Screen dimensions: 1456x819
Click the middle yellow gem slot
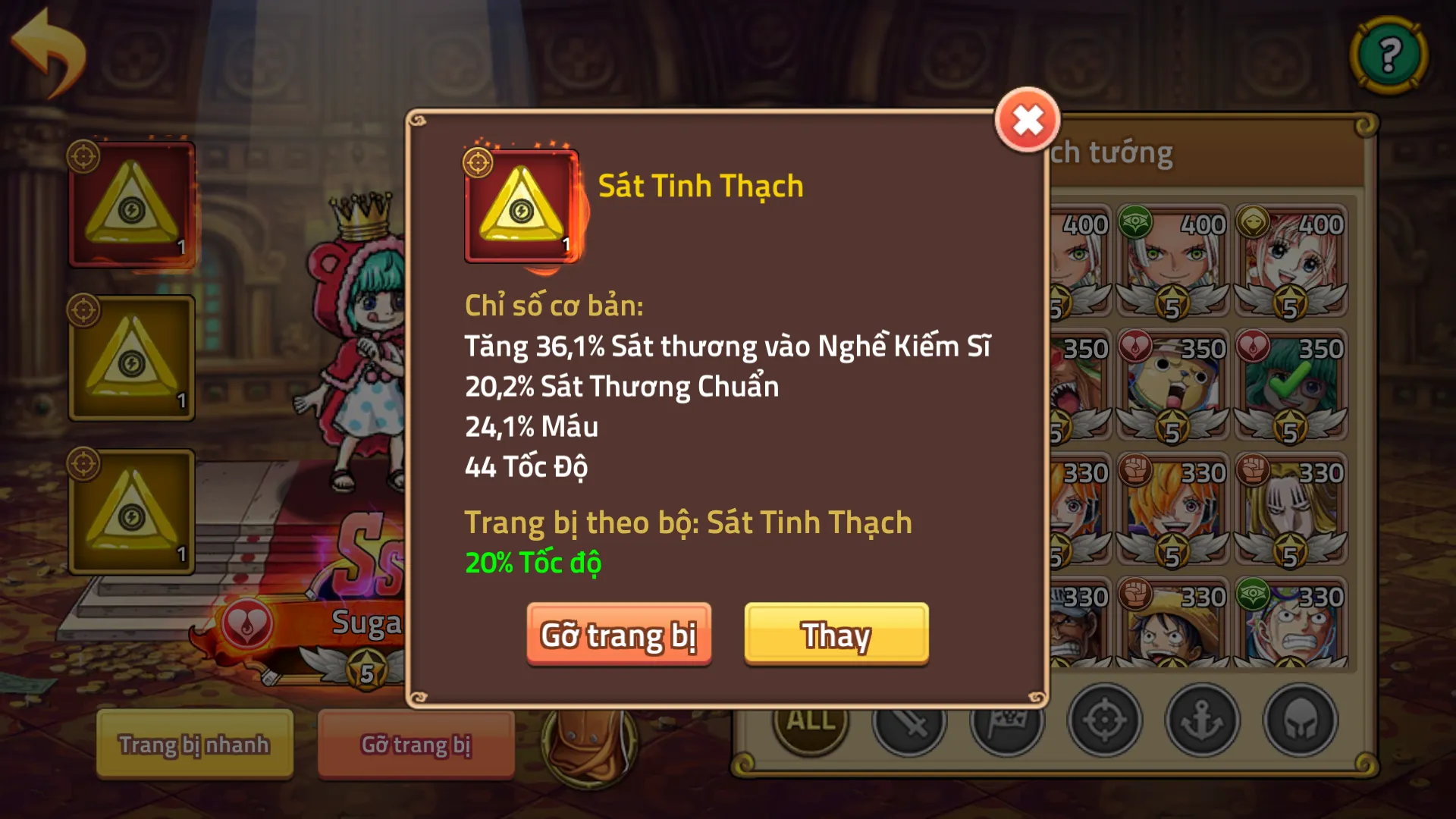point(133,356)
